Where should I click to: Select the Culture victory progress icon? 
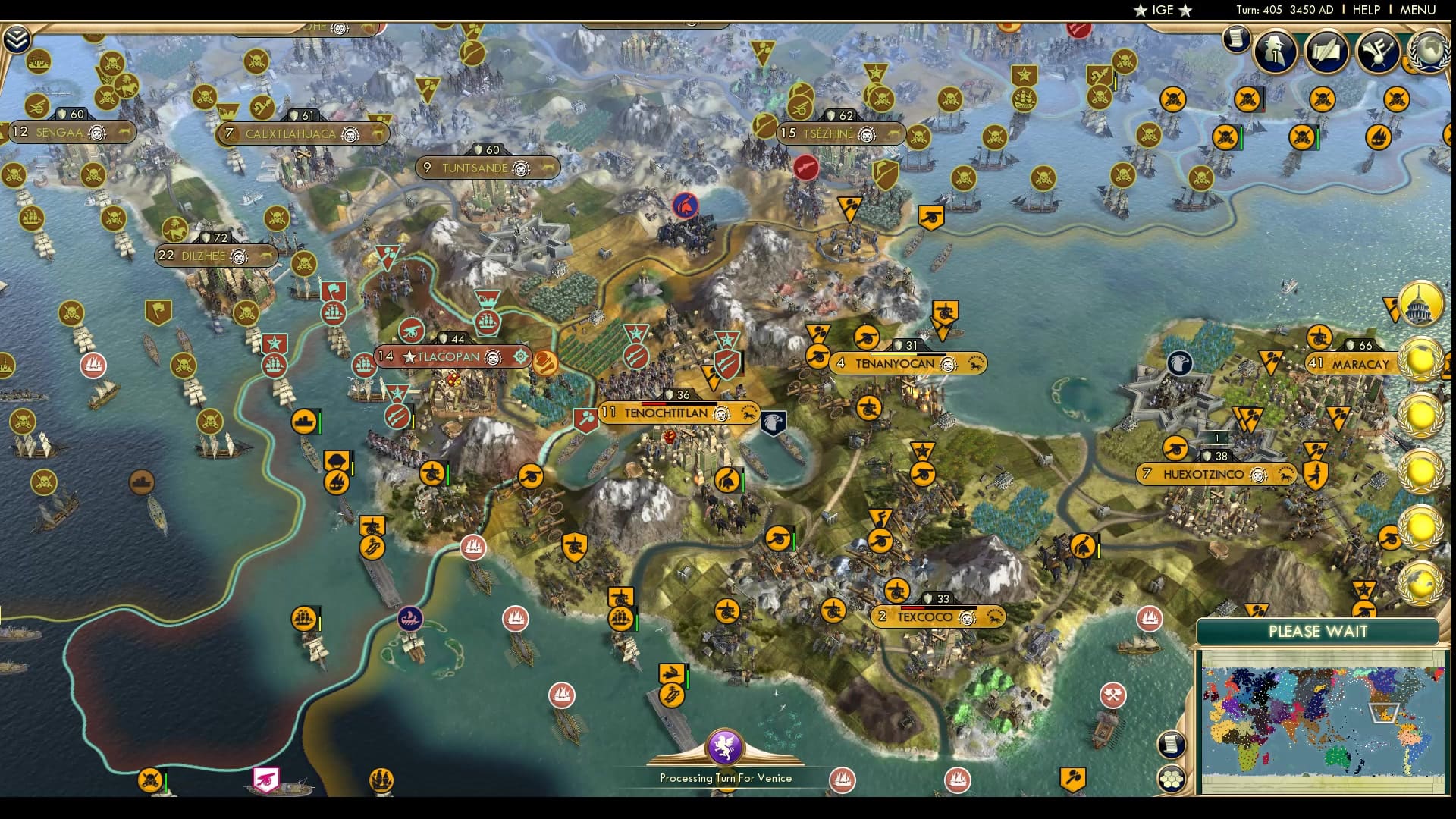[1379, 53]
